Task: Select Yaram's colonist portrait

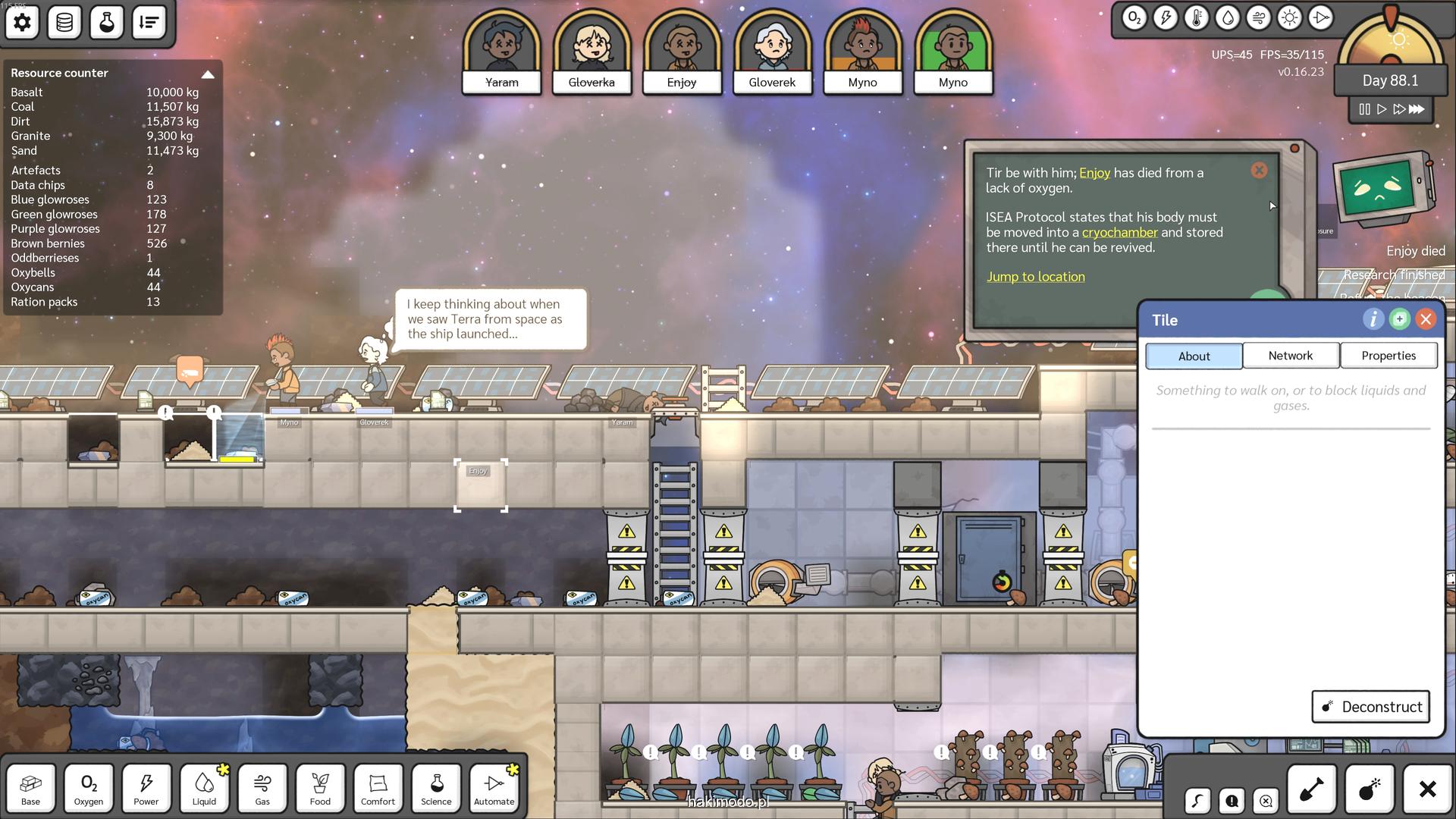Action: 501,52
